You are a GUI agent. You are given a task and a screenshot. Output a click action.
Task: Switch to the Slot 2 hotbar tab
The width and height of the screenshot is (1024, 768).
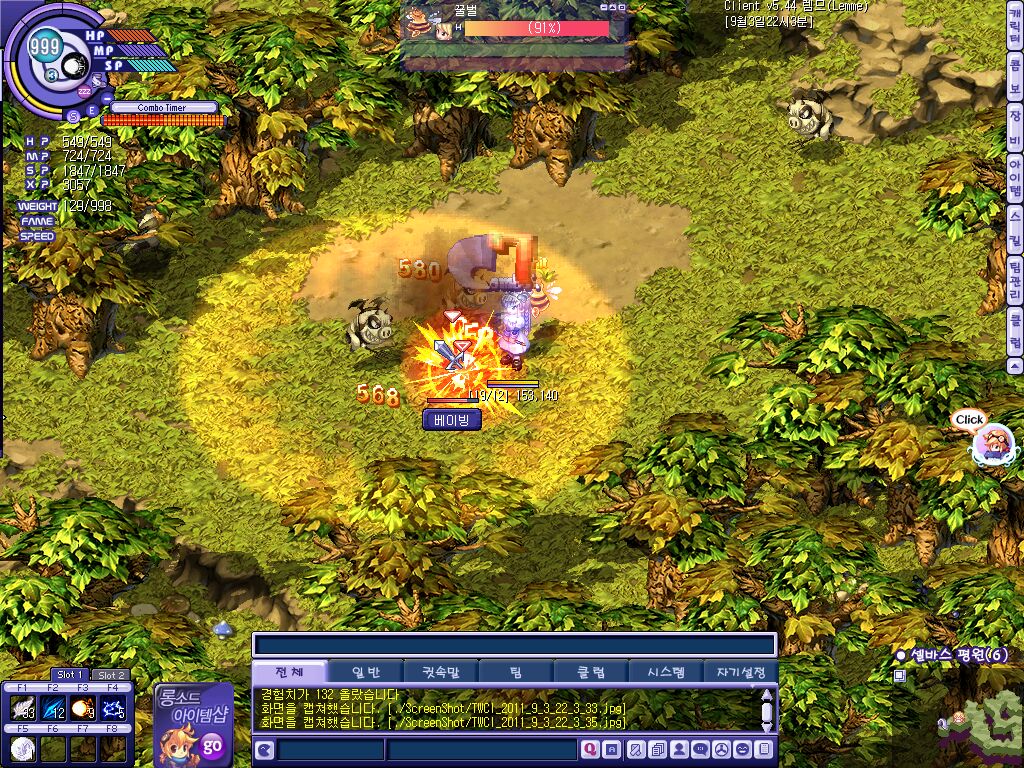(x=110, y=675)
